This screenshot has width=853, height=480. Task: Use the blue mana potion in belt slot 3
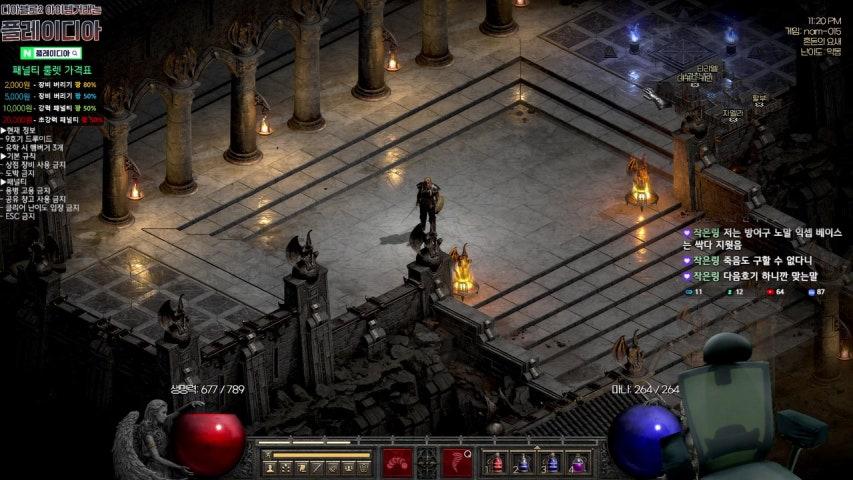(550, 463)
